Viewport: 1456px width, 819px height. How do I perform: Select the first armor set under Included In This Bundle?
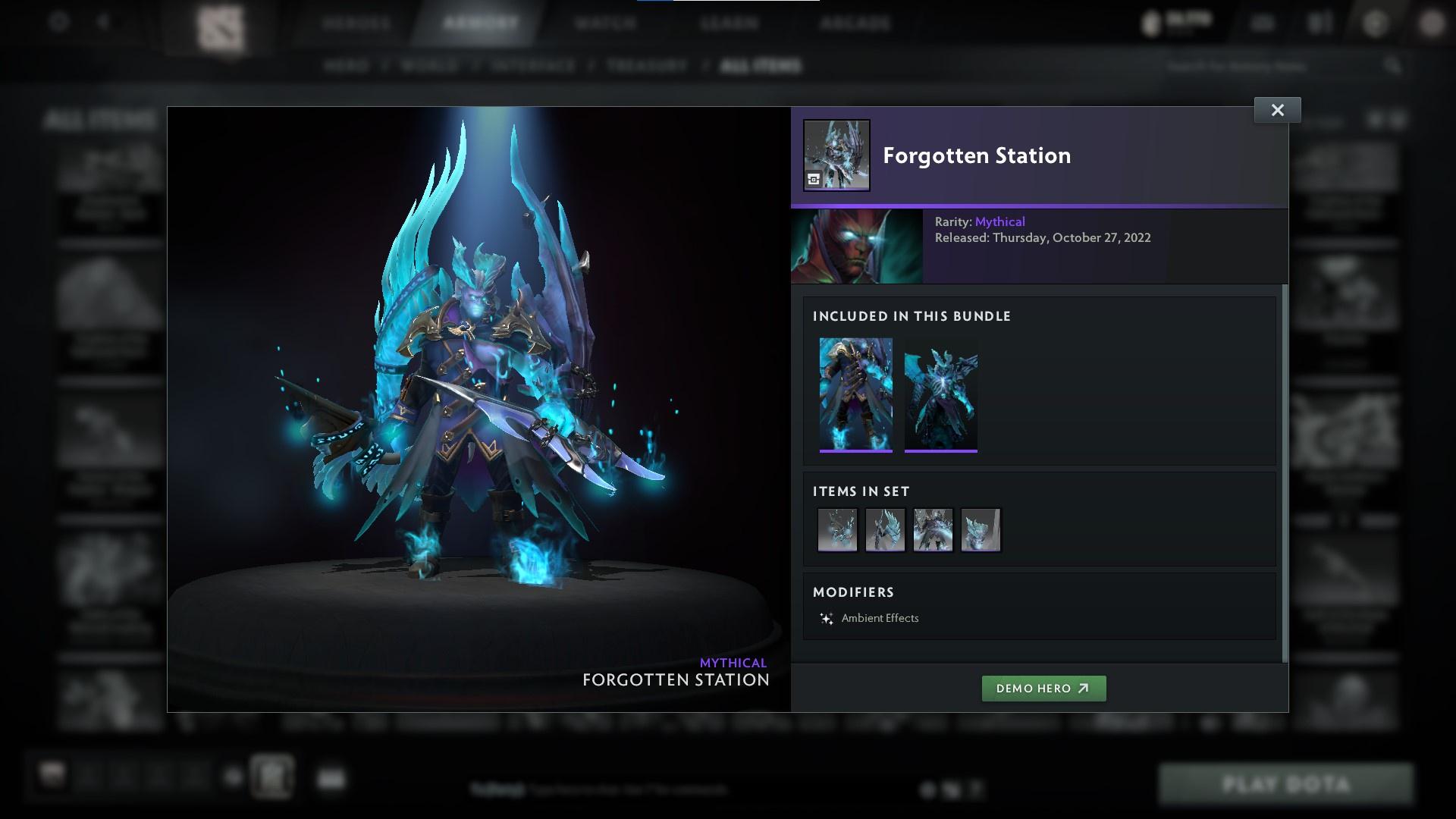coord(856,394)
